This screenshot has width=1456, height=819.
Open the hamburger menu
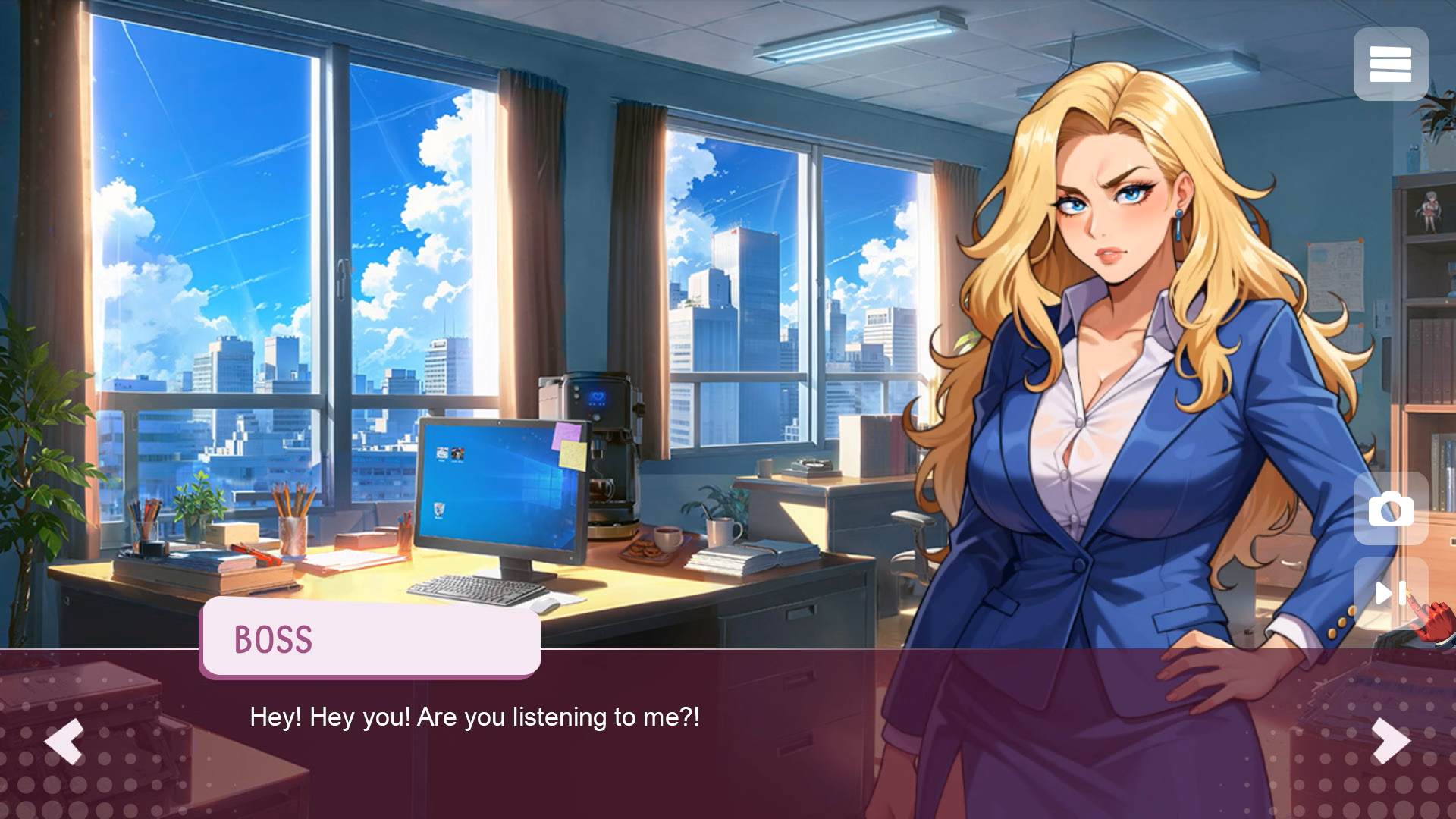1390,64
